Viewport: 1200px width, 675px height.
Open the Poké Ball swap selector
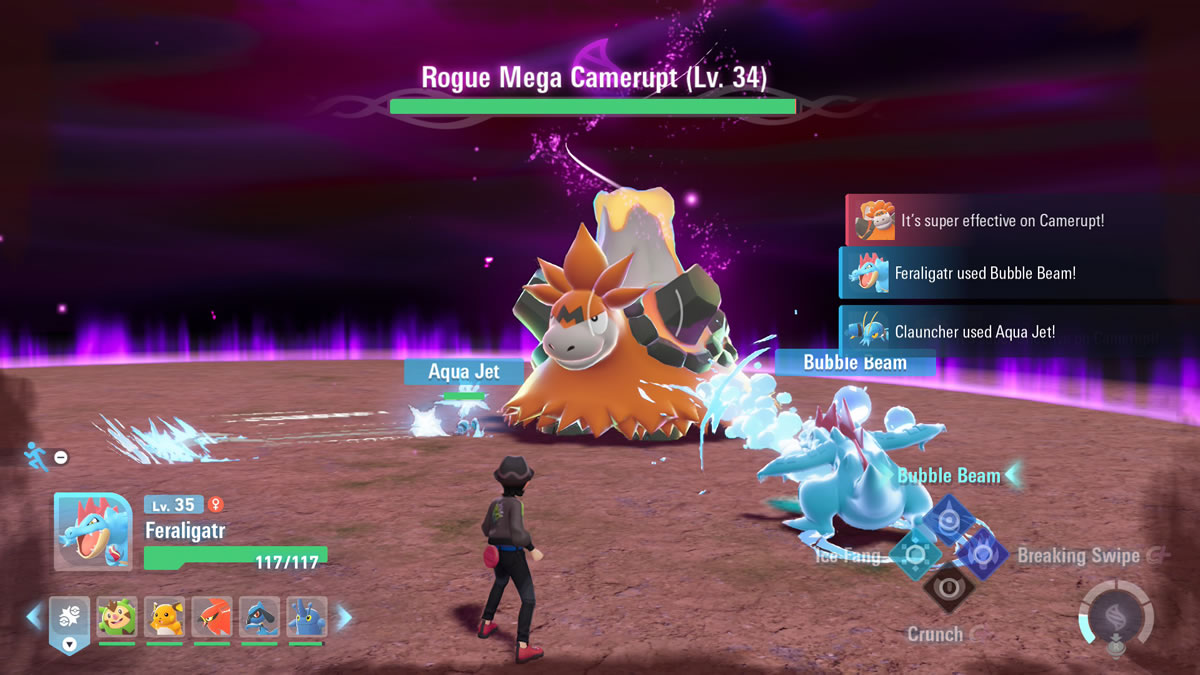pos(69,622)
